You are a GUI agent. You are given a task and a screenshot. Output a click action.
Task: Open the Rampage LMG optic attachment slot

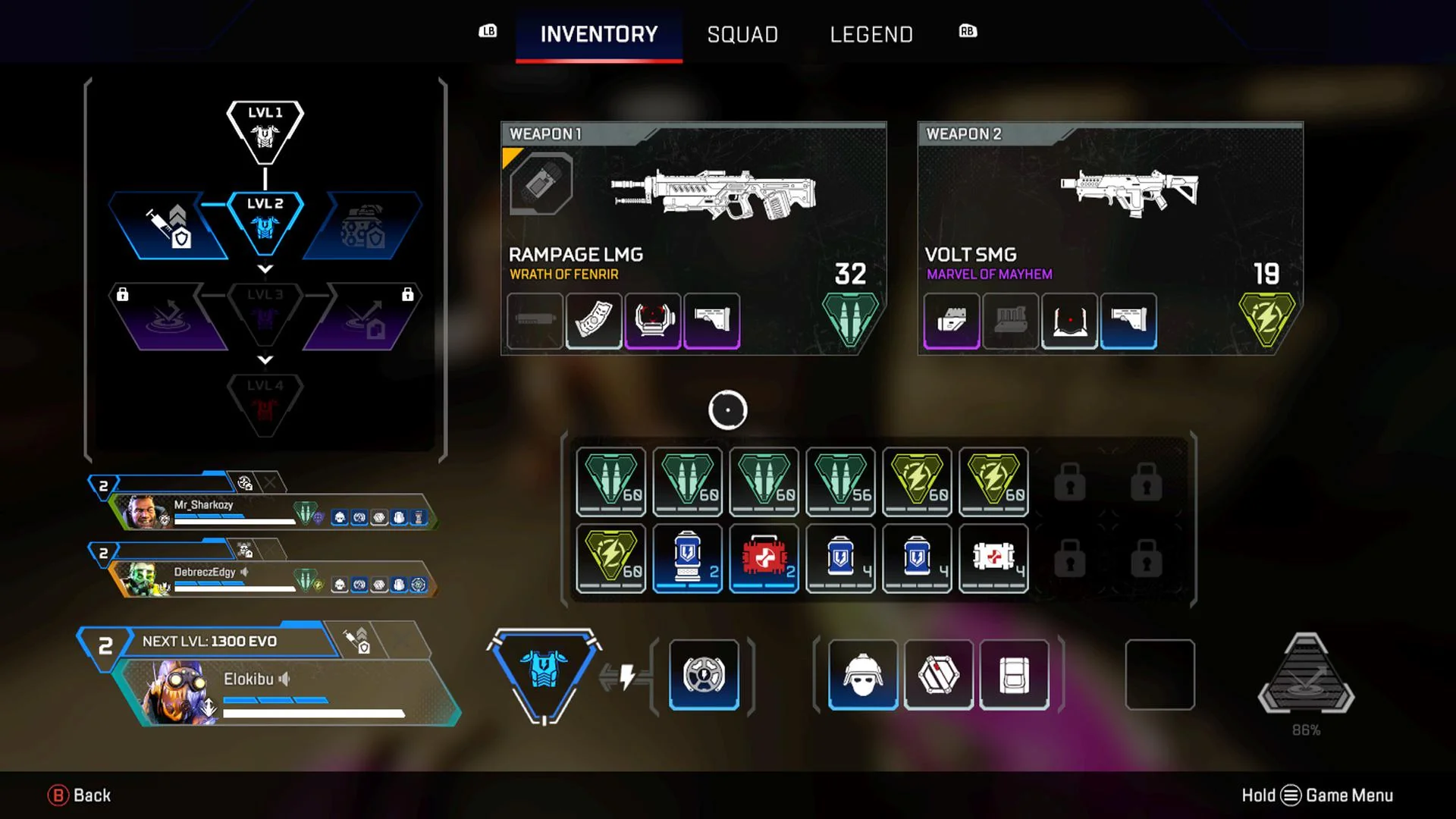point(654,320)
